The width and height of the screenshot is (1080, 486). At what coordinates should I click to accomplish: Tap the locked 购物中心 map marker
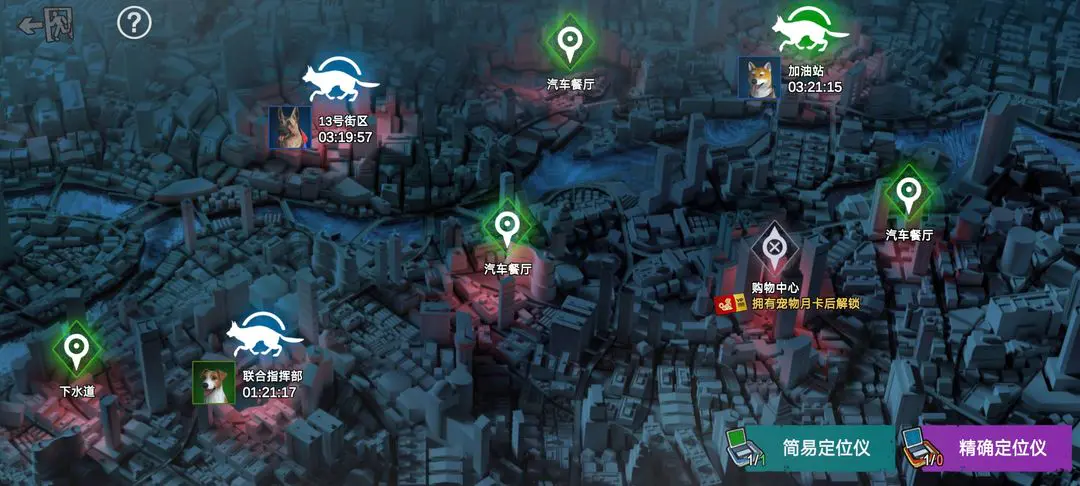(x=775, y=248)
